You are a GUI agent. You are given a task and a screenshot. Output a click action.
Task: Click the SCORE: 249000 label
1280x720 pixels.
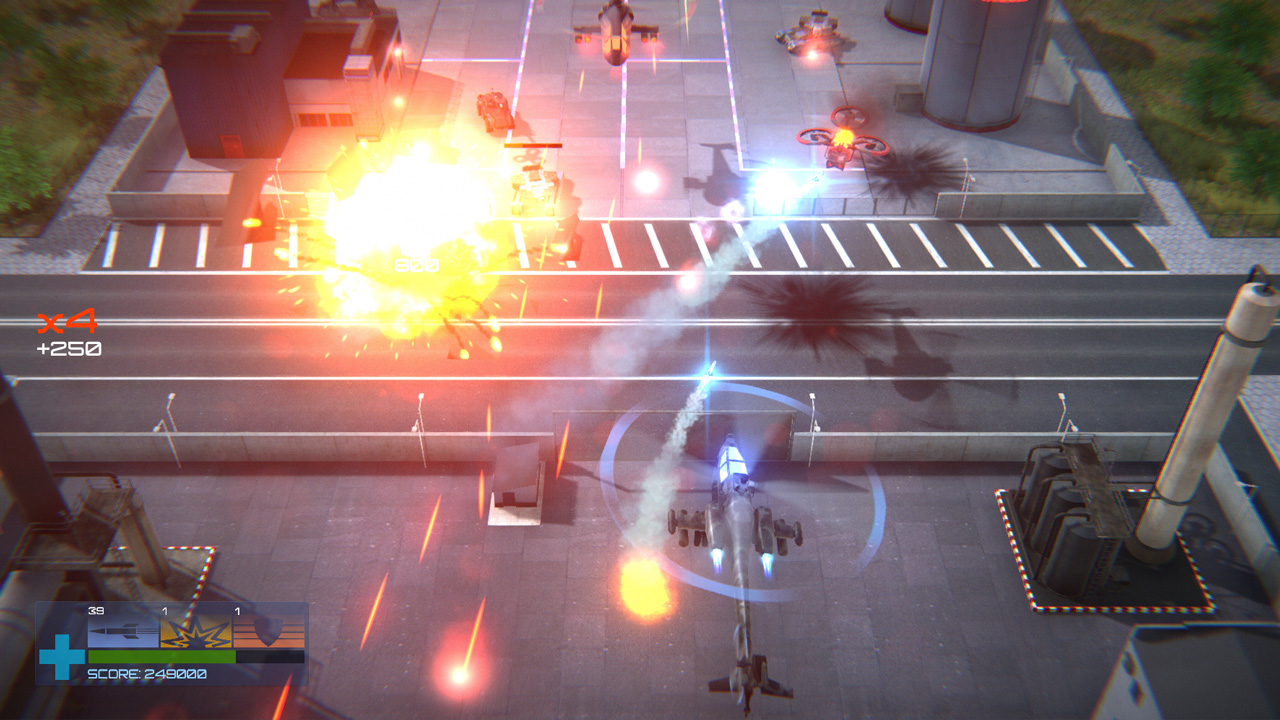pyautogui.click(x=147, y=674)
